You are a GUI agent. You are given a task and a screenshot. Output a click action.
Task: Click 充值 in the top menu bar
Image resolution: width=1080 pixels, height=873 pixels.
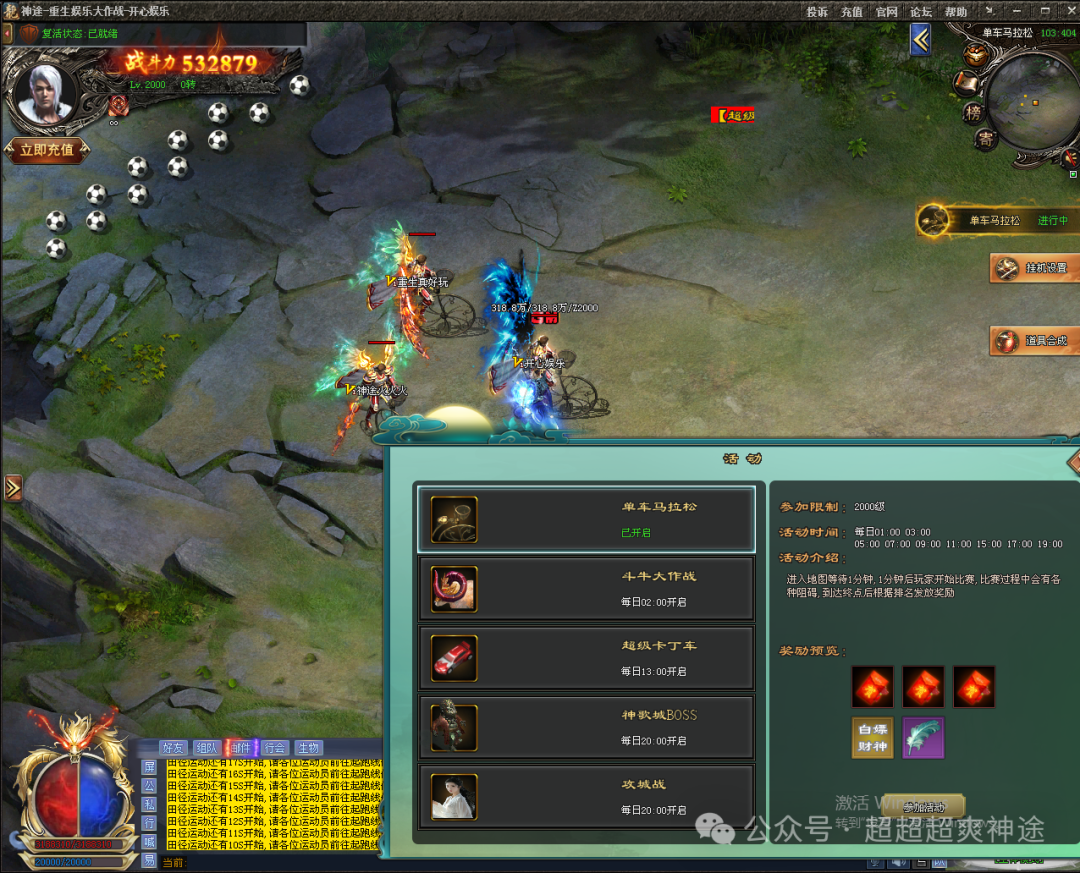pyautogui.click(x=851, y=12)
